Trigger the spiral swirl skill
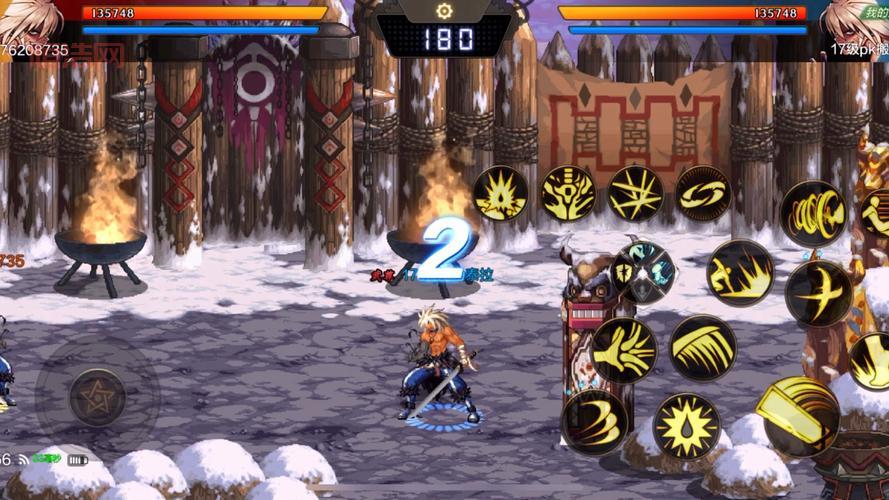889x500 pixels. [702, 193]
